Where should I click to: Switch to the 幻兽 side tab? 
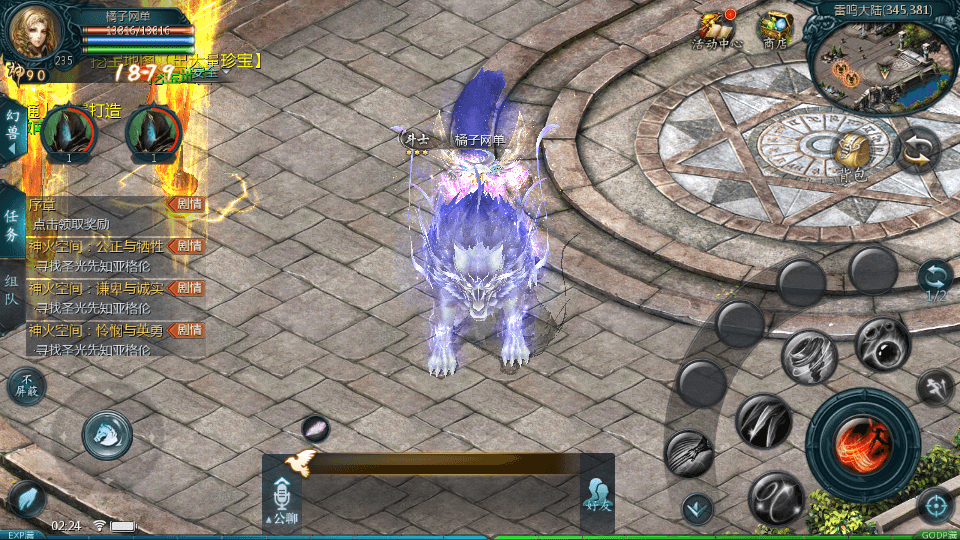pos(13,130)
